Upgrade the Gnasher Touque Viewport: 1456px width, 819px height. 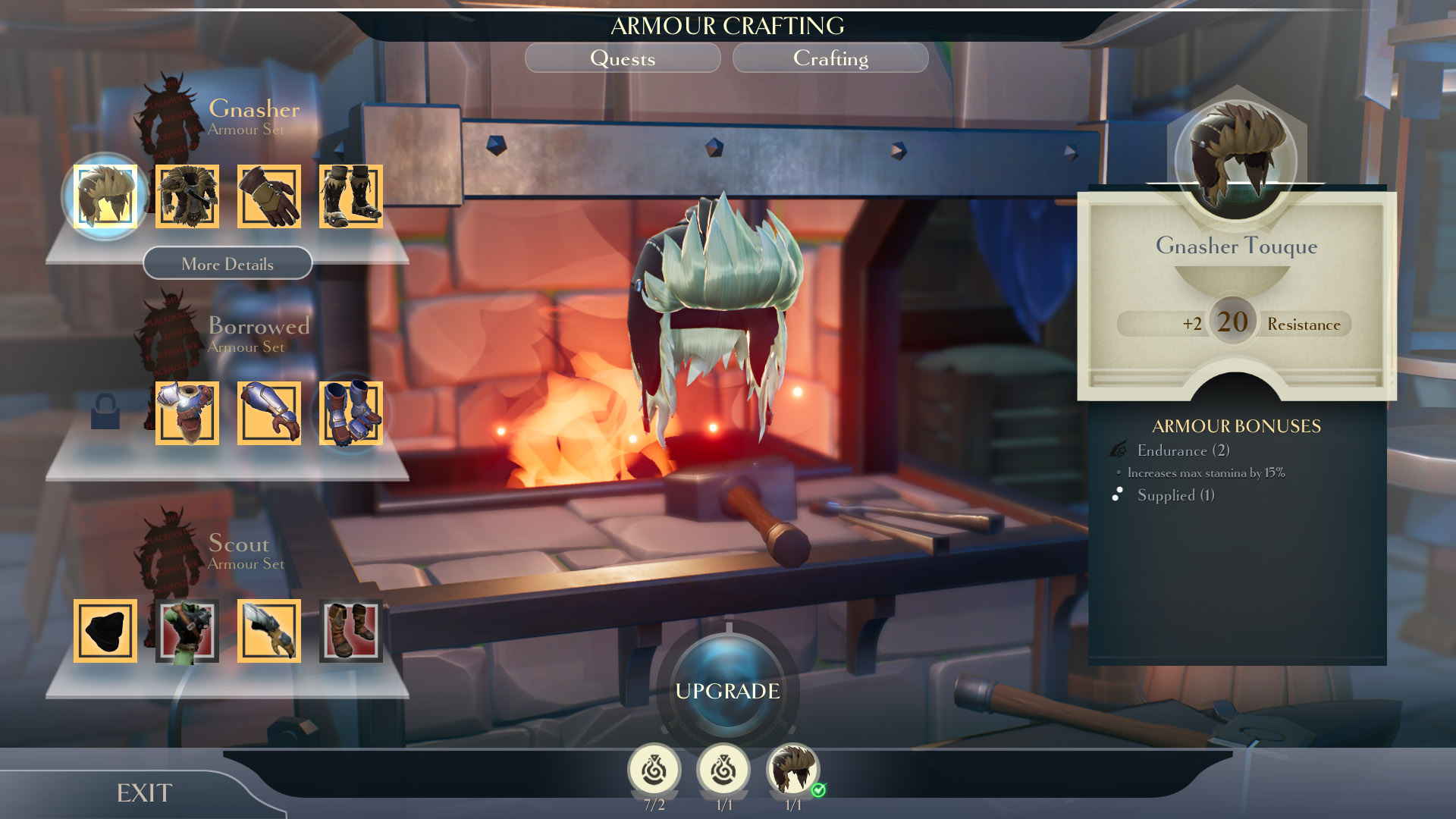(727, 691)
